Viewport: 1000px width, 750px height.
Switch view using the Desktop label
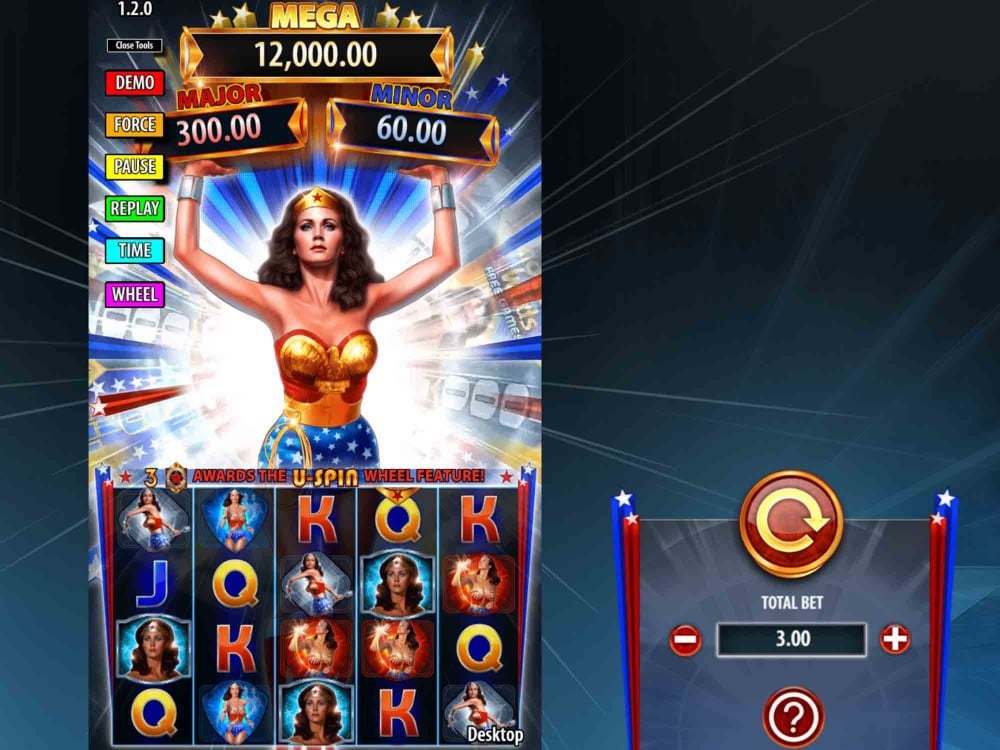click(495, 735)
